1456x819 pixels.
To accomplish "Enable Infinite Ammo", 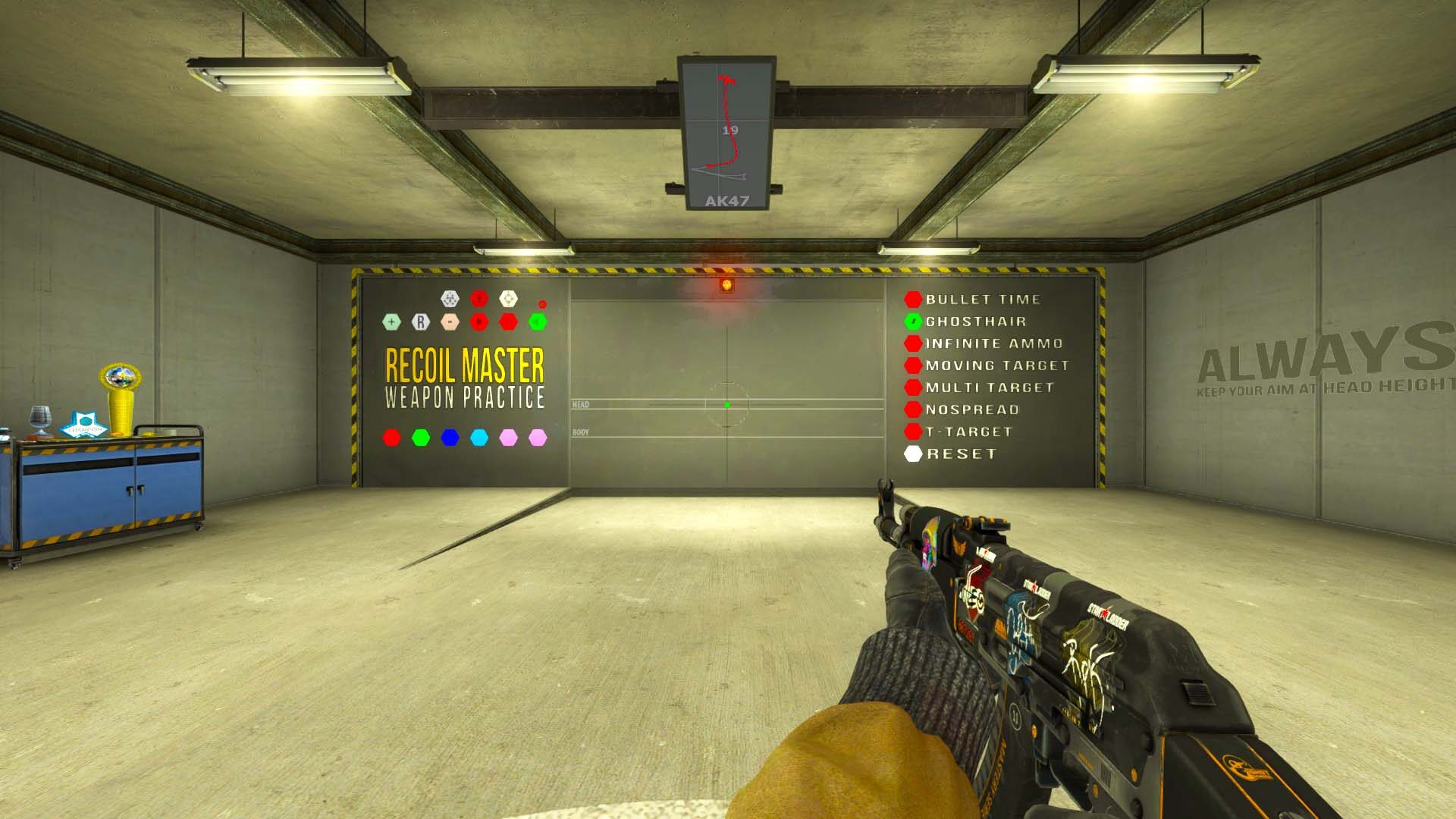I will tap(913, 344).
